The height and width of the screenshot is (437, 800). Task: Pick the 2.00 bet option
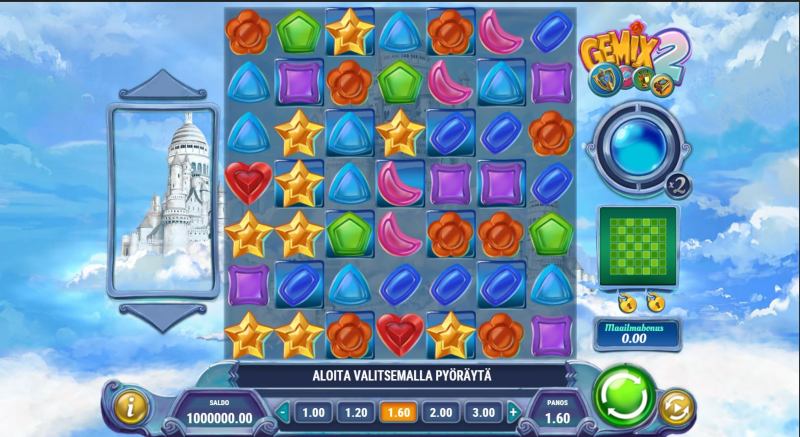(x=439, y=411)
